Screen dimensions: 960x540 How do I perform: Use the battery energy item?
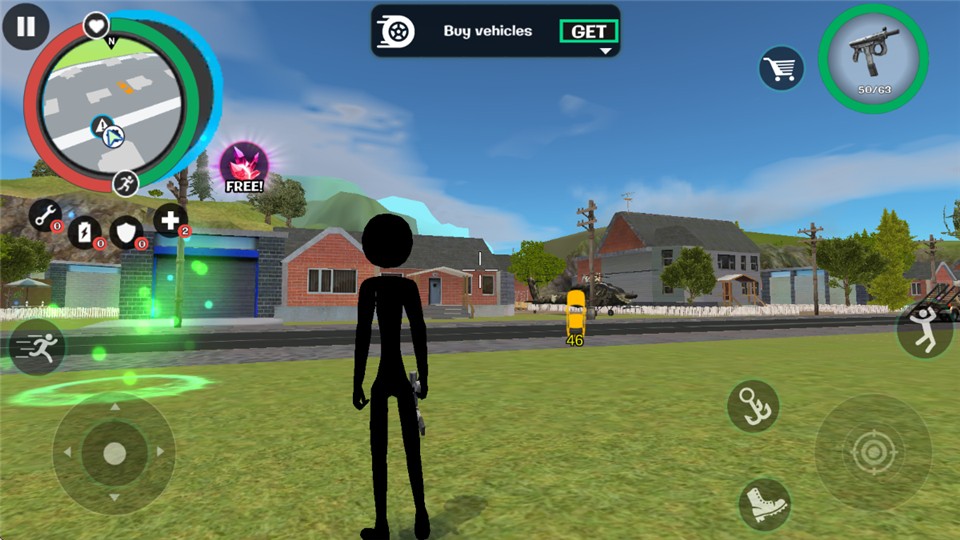click(86, 231)
